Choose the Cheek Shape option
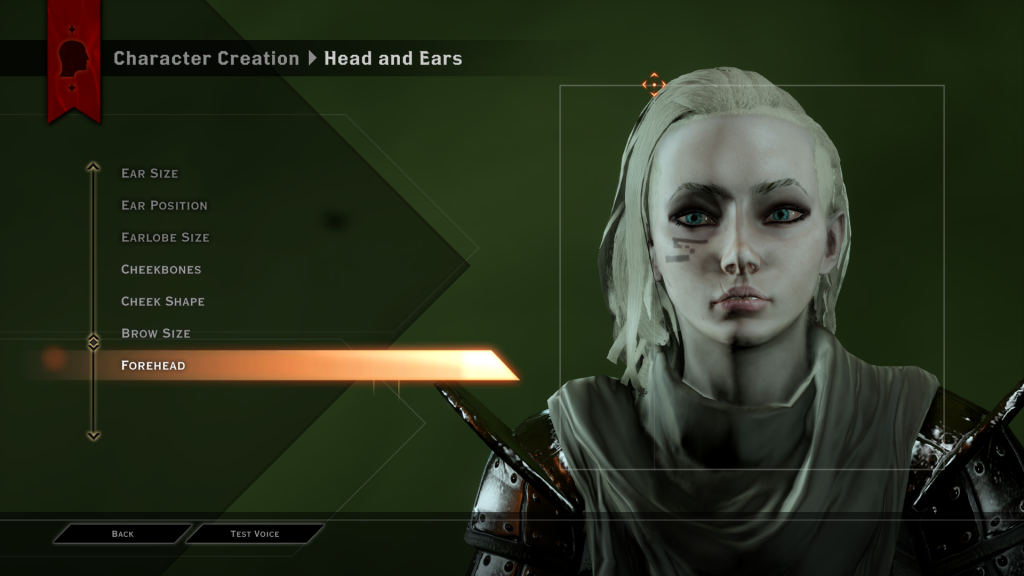 162,301
